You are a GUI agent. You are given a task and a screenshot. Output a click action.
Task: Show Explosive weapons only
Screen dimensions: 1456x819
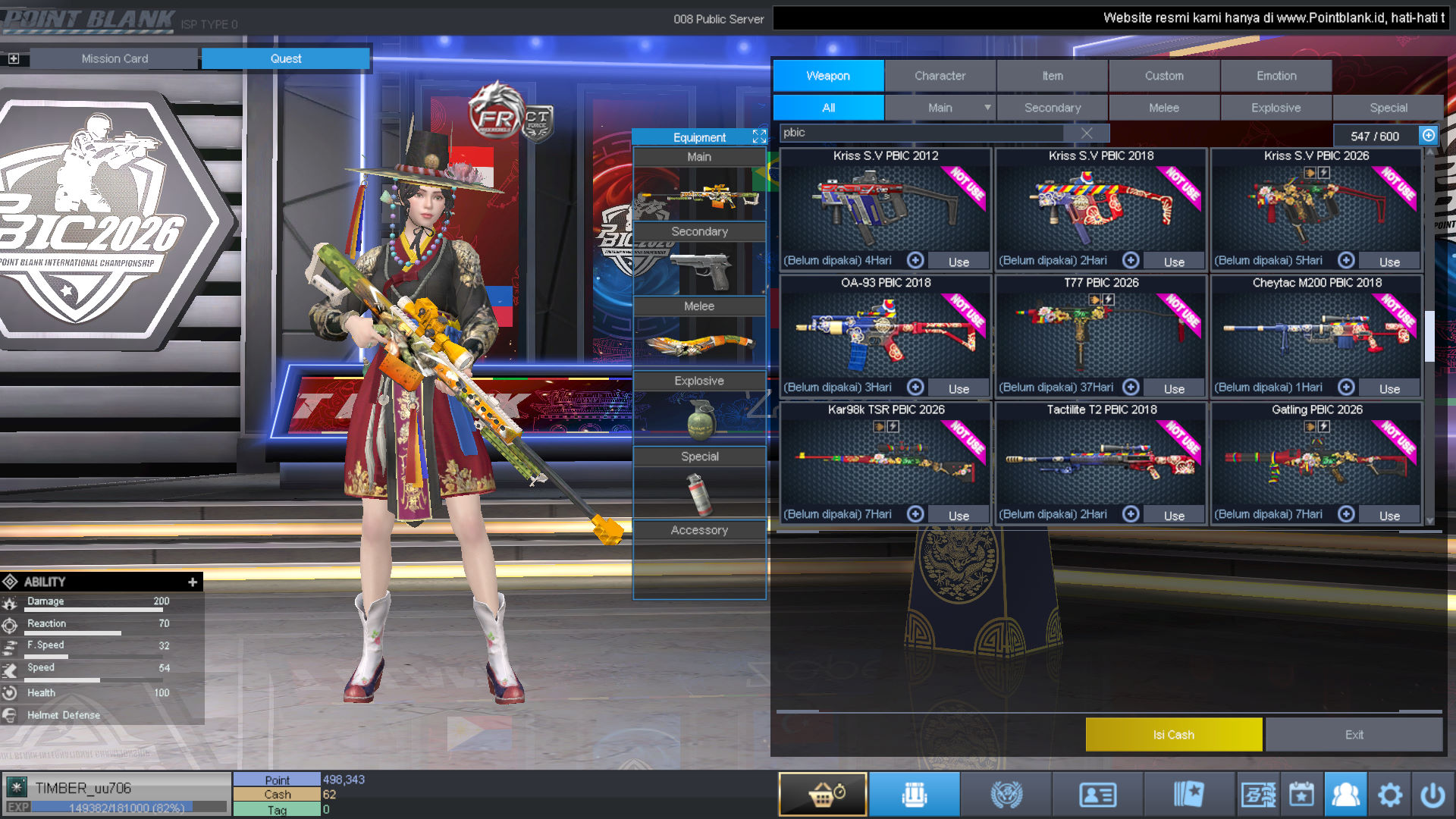tap(1276, 108)
